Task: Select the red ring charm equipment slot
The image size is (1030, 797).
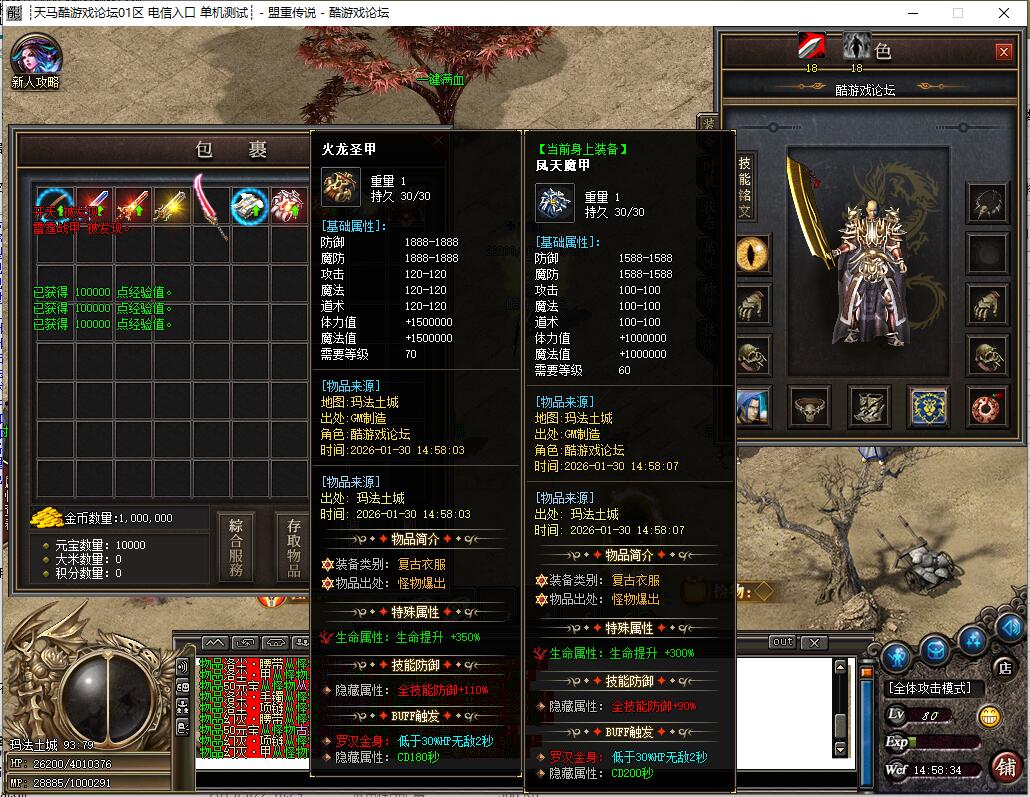Action: point(988,405)
